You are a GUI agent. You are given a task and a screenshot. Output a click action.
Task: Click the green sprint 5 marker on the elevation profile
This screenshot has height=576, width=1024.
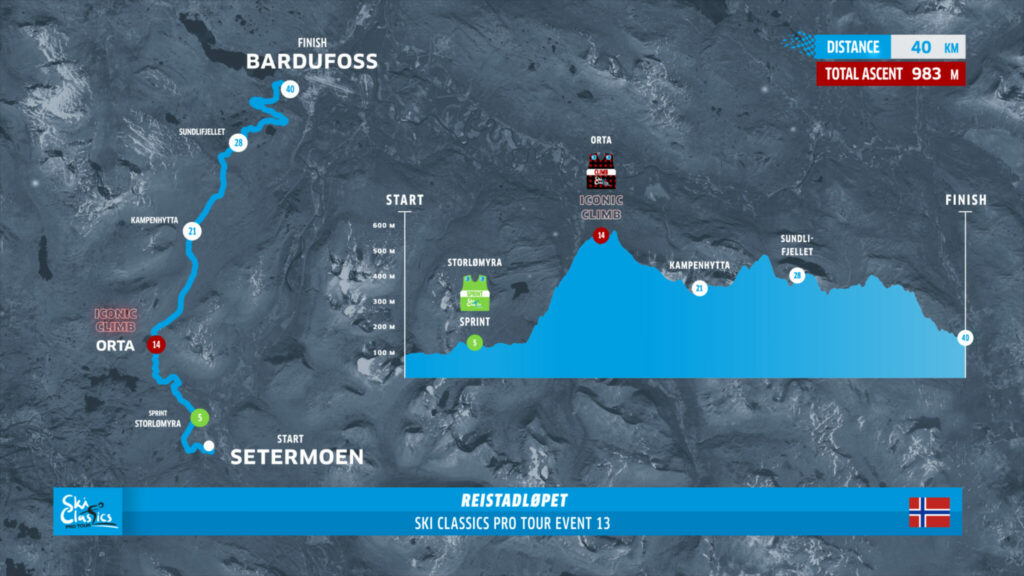tap(474, 342)
